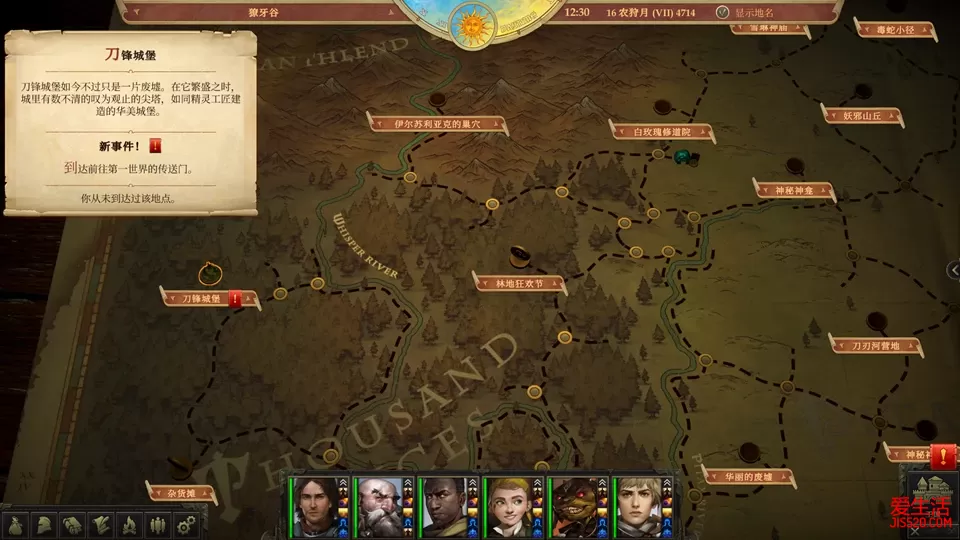The image size is (960, 540).
Task: Travel to 白玫瑰修道院 map marker
Action: pyautogui.click(x=661, y=131)
